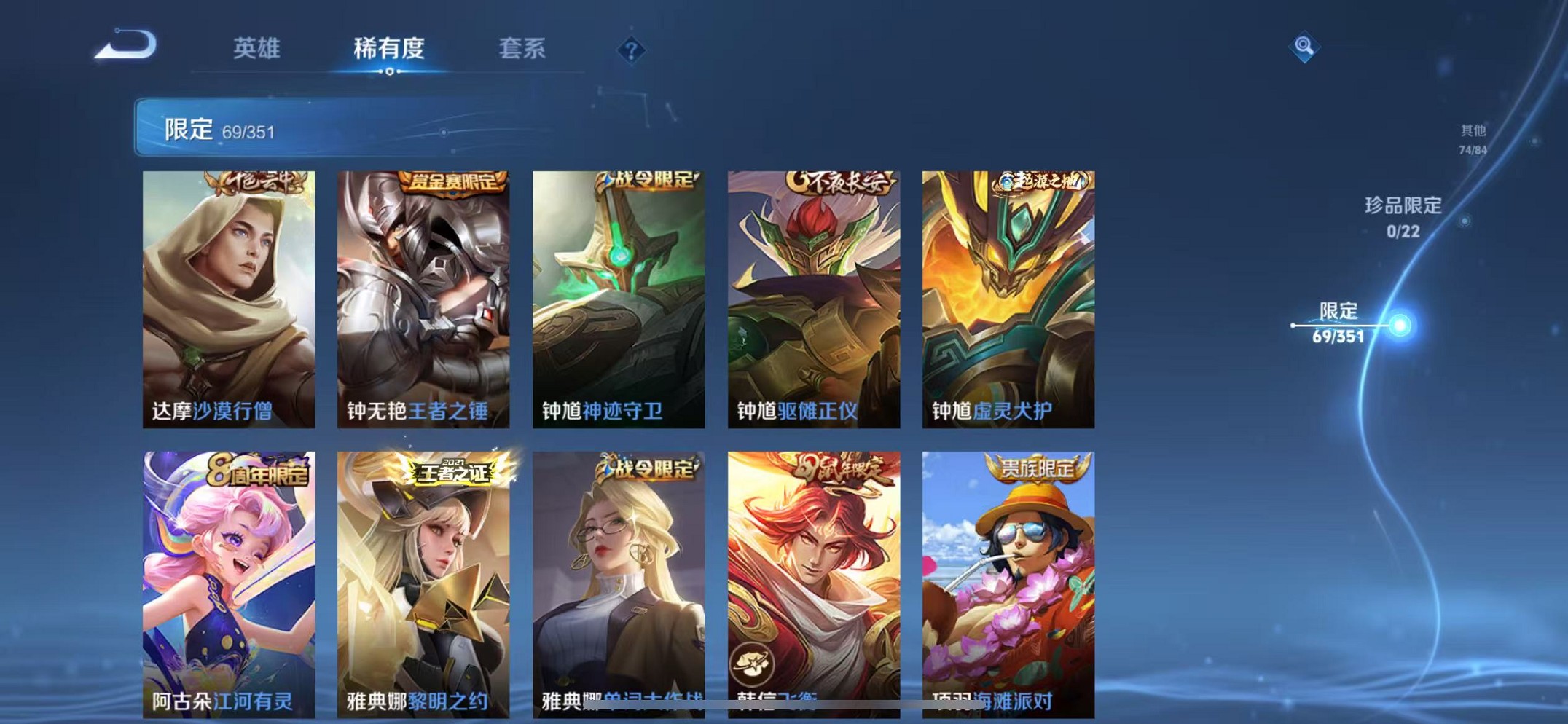The width and height of the screenshot is (1568, 724).
Task: Open the question mark help icon
Action: tap(631, 50)
